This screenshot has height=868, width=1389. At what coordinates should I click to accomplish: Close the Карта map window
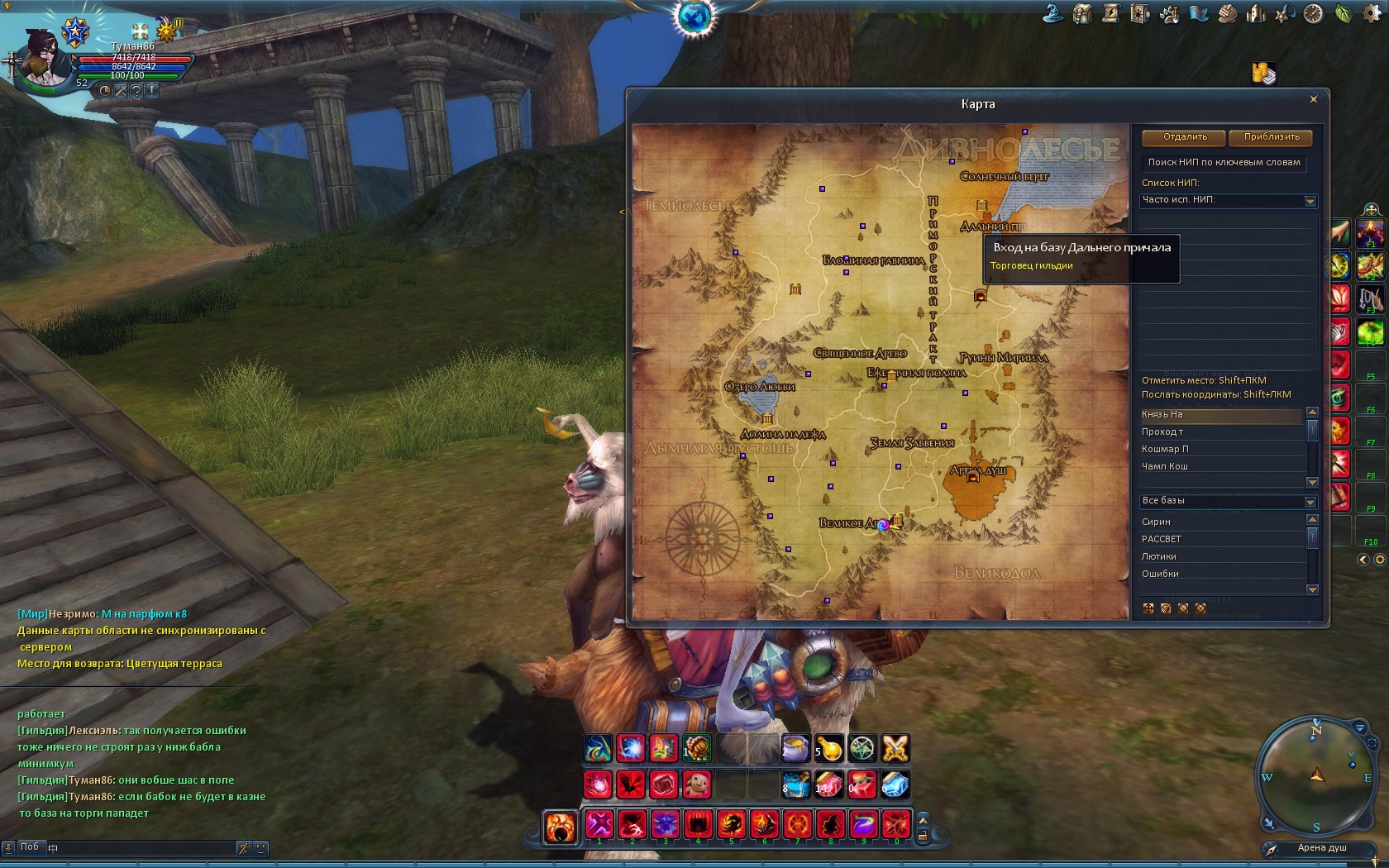pyautogui.click(x=1314, y=100)
